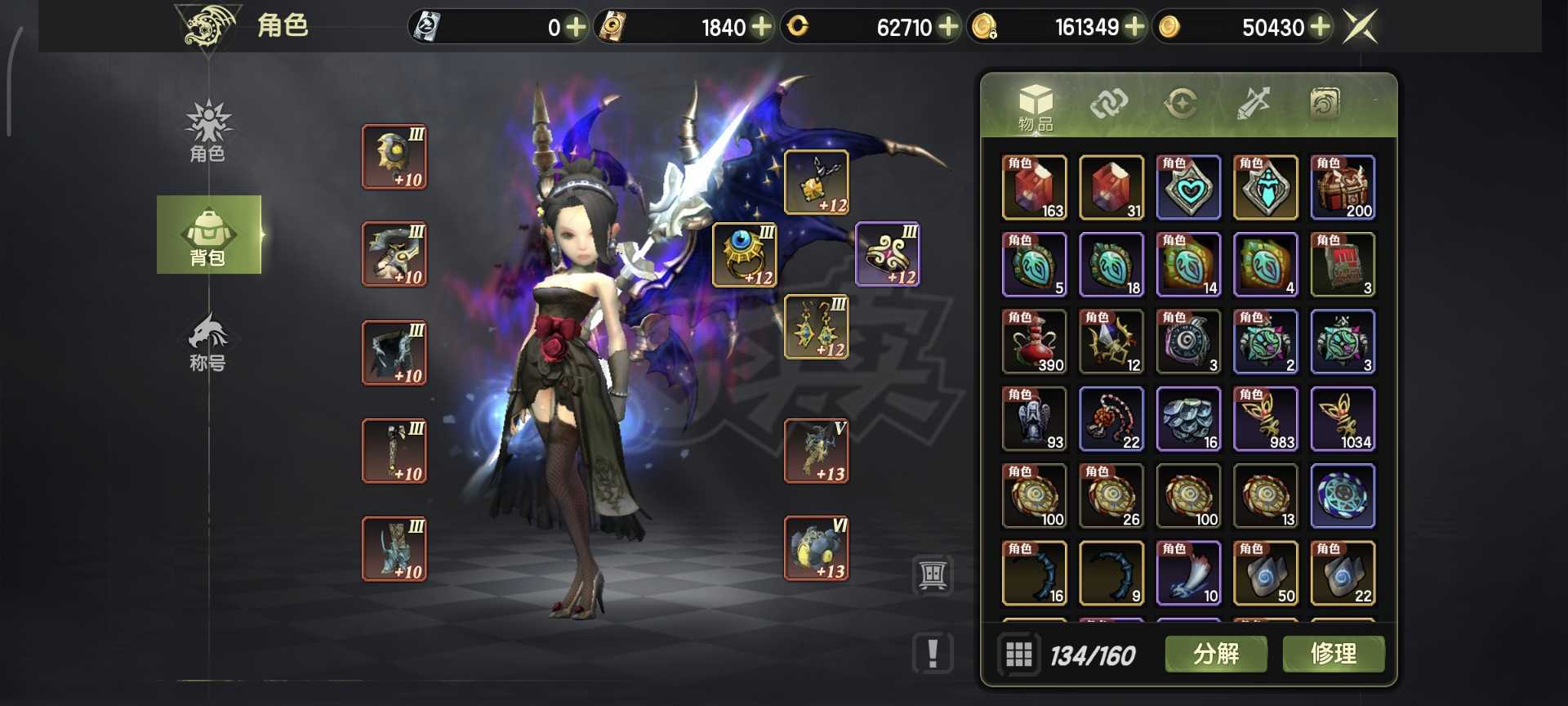Tap the 分解 dismantle button
The image size is (1568, 706).
pyautogui.click(x=1215, y=654)
